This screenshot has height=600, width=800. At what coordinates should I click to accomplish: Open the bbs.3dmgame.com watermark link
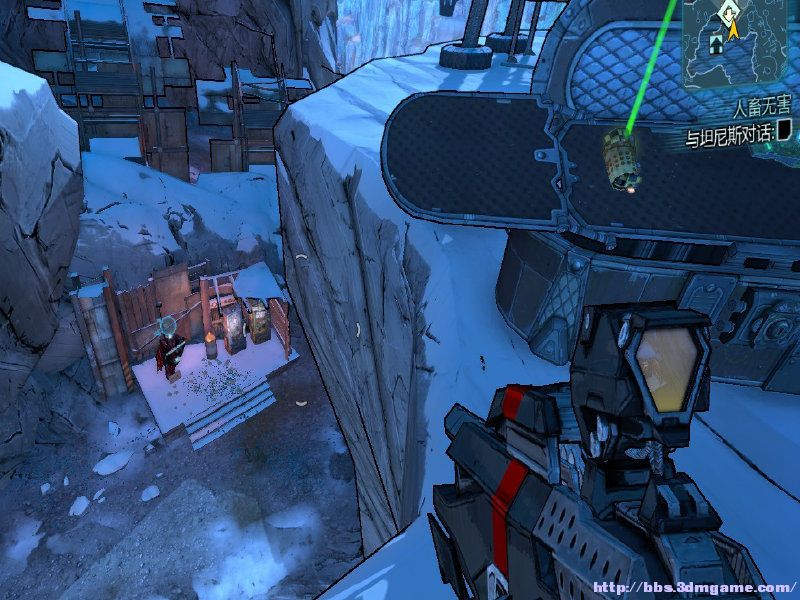click(x=693, y=588)
